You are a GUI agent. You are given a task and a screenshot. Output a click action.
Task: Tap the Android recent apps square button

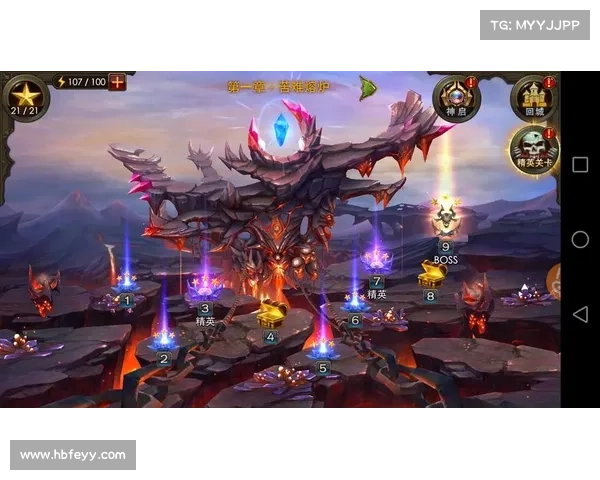click(580, 165)
